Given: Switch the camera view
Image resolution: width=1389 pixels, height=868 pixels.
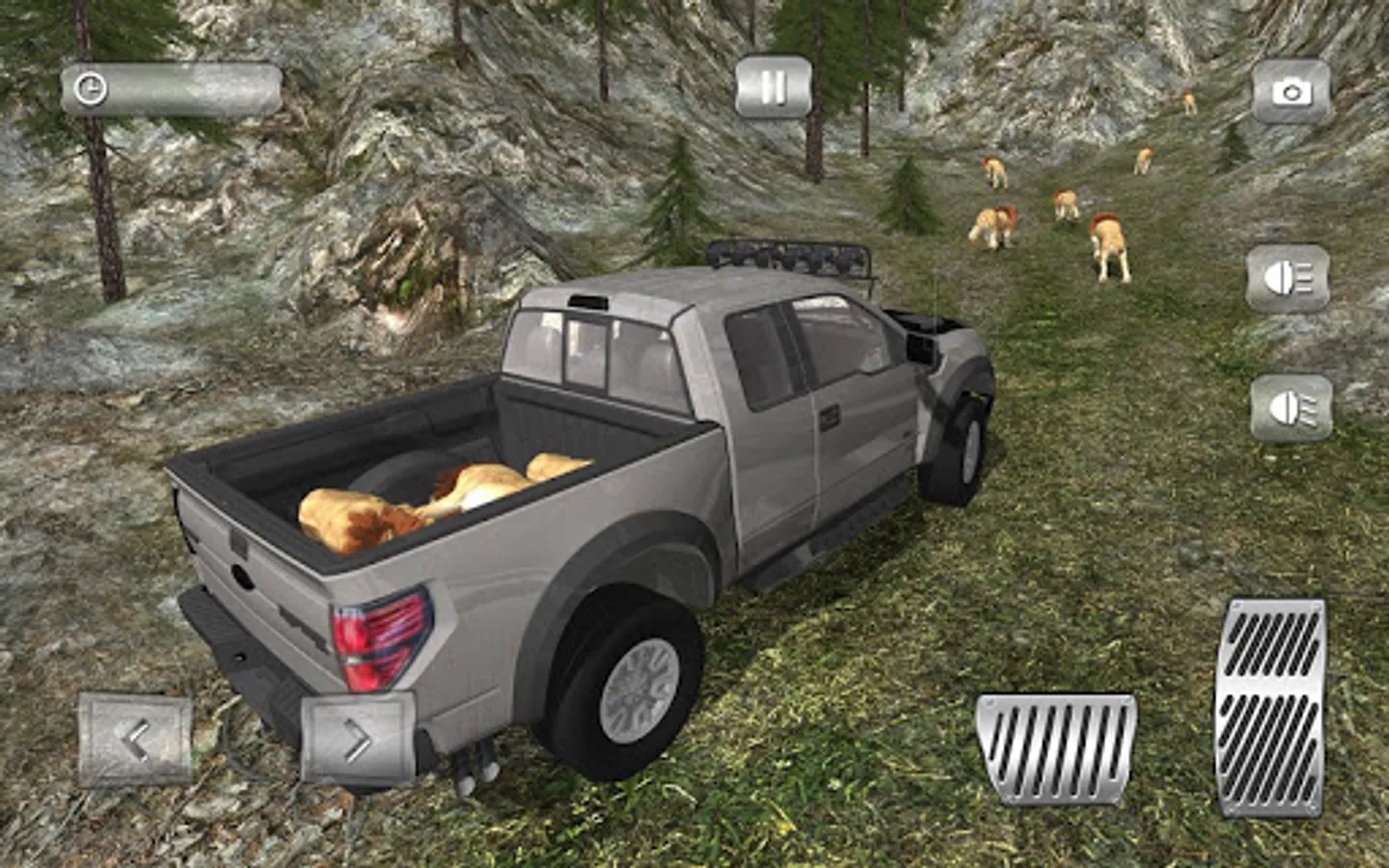Looking at the screenshot, I should [1291, 93].
